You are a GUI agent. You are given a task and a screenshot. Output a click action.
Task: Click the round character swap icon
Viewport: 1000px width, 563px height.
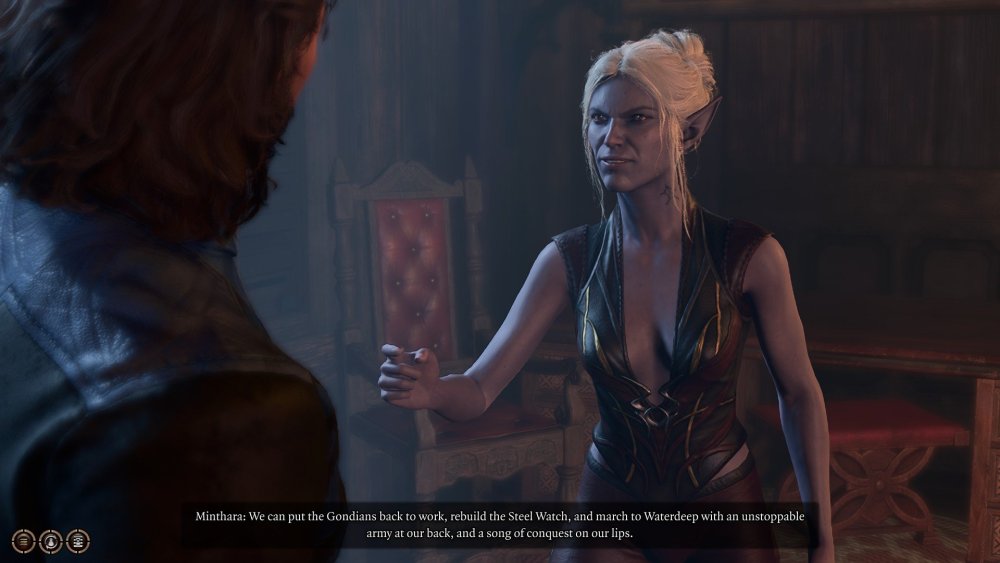point(51,541)
